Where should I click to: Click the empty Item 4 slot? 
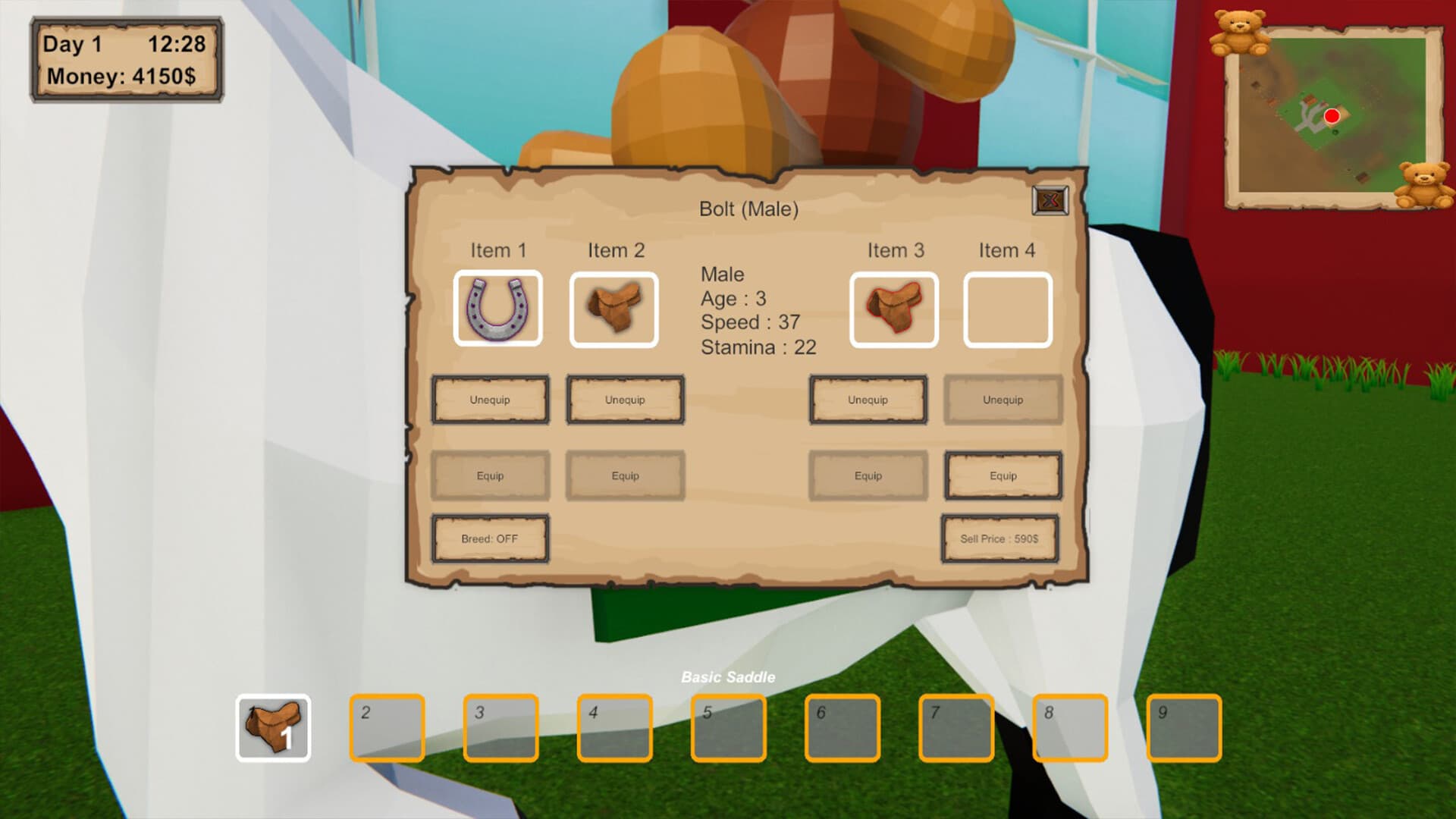[1005, 309]
